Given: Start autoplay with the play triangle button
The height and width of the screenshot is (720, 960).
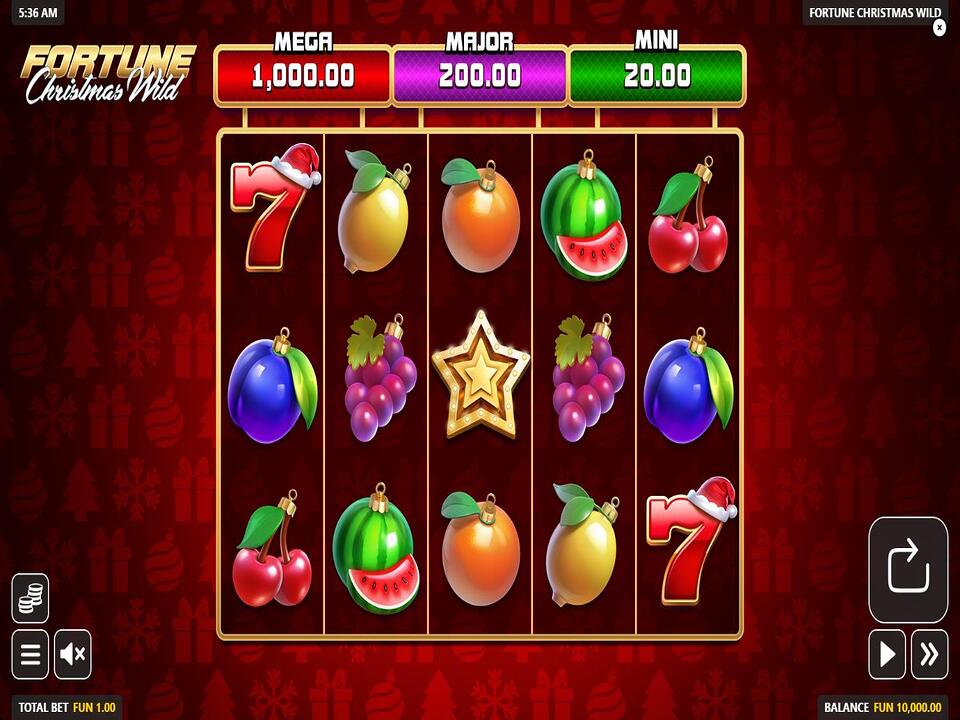Looking at the screenshot, I should (x=887, y=655).
